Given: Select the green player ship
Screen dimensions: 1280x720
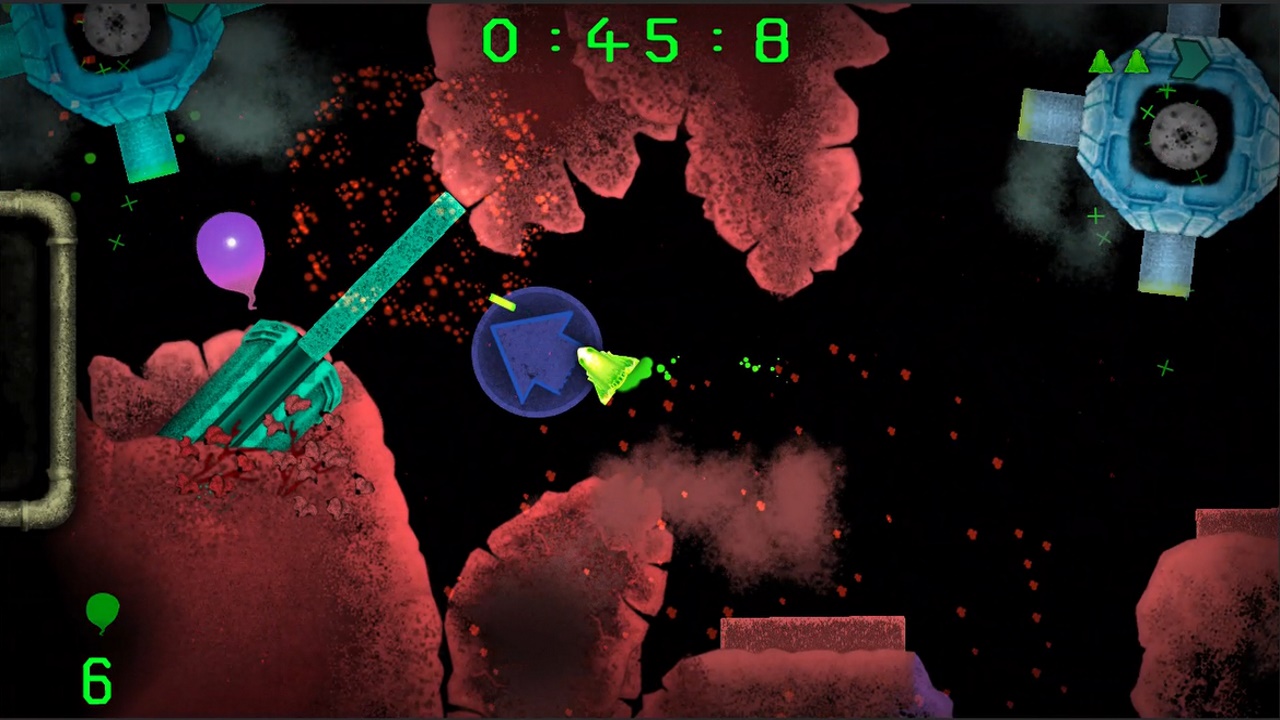Looking at the screenshot, I should 605,375.
